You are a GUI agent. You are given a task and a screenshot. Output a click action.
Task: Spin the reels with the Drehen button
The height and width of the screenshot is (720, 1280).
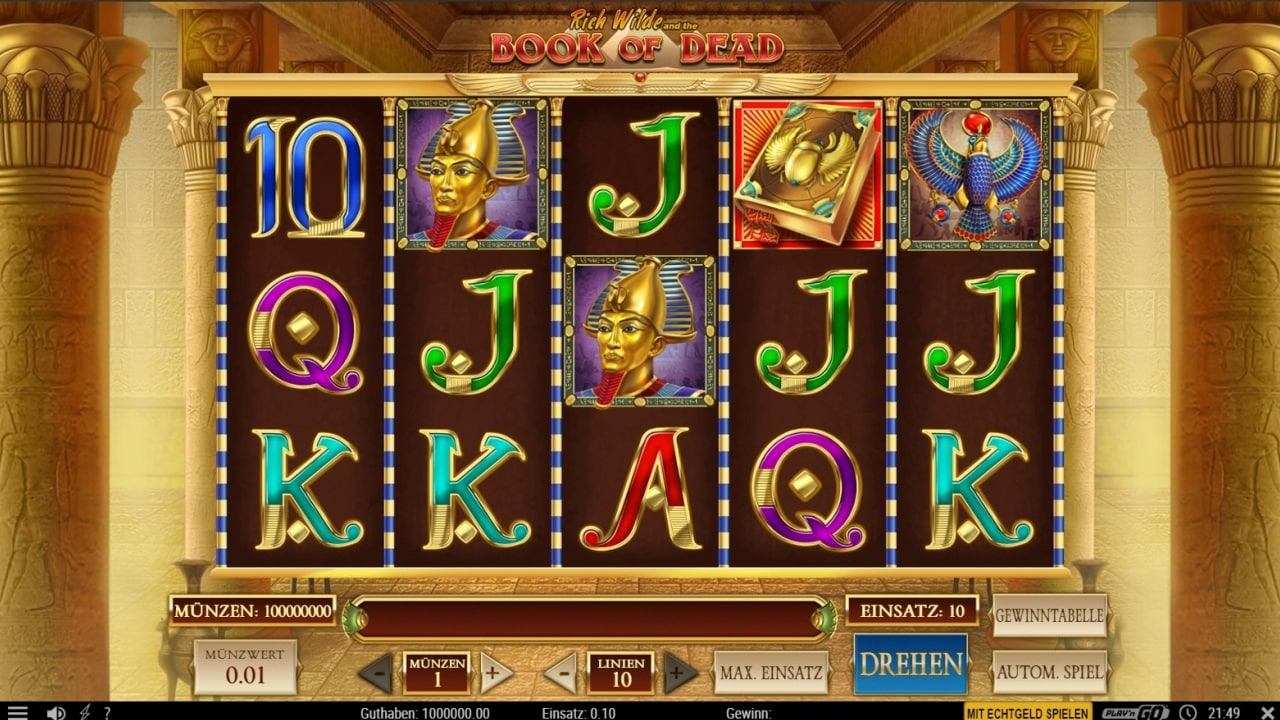pos(910,664)
